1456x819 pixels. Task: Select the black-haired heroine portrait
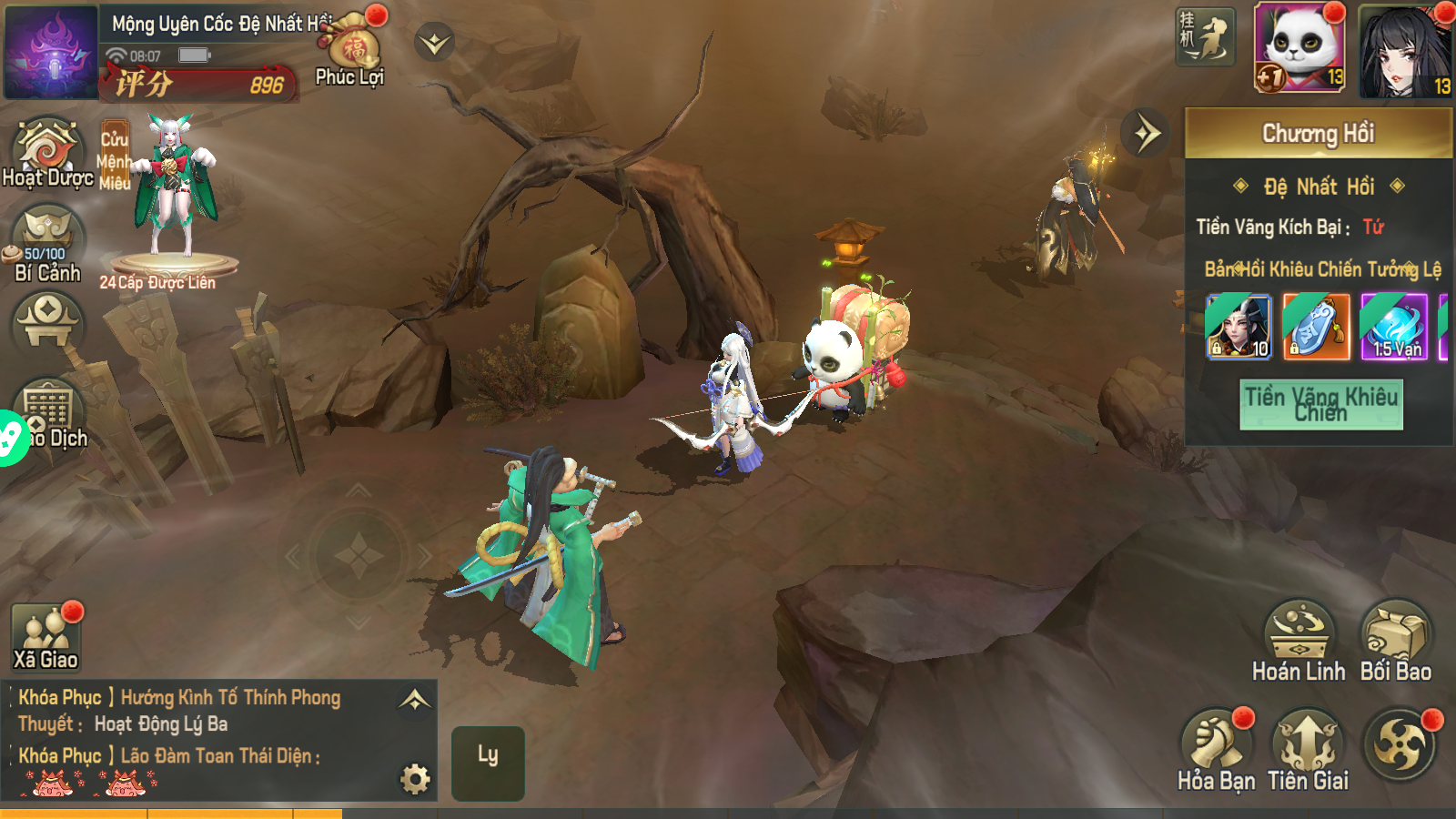[x=1404, y=50]
